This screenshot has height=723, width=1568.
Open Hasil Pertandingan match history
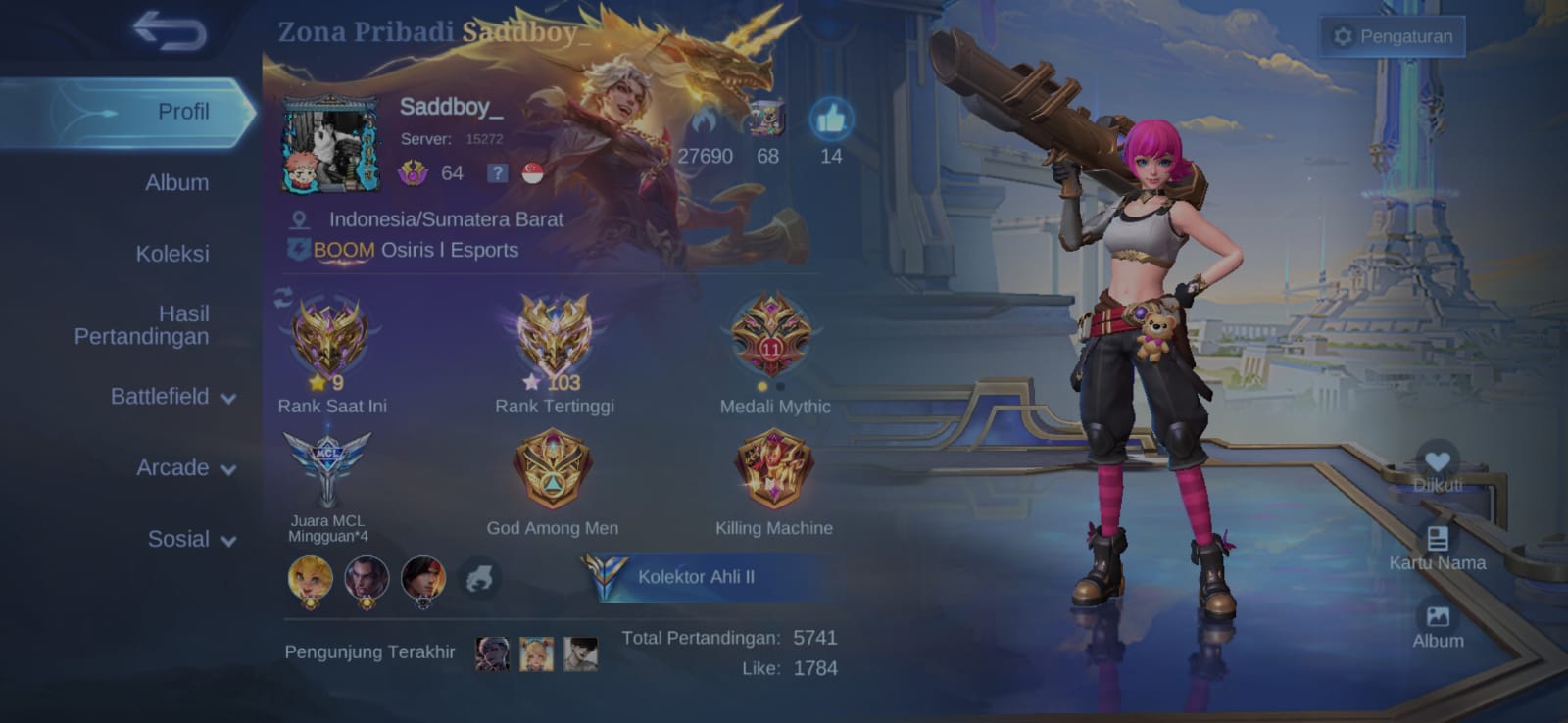tap(142, 325)
